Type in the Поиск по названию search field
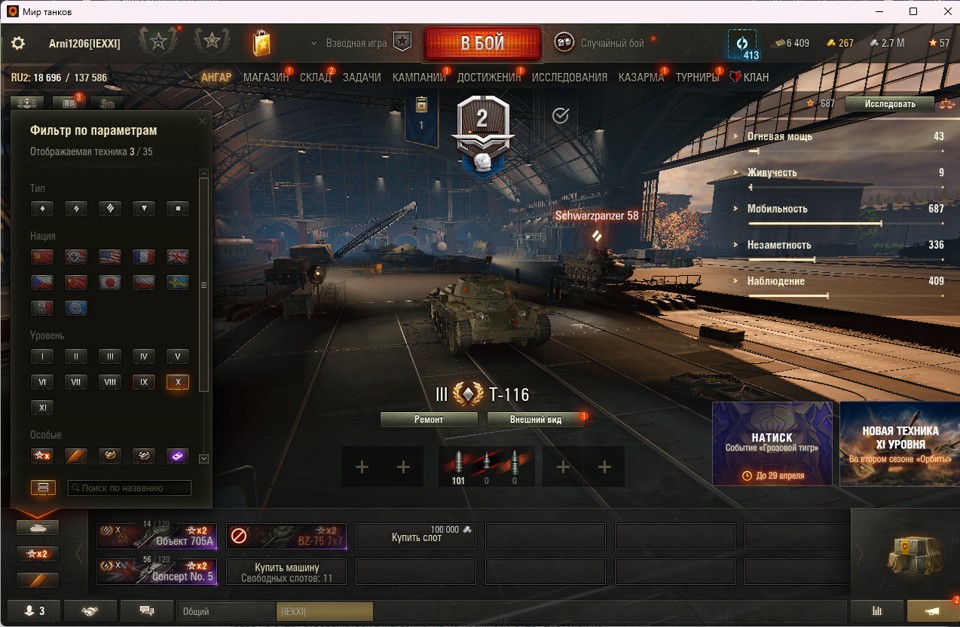The image size is (960, 627). point(130,488)
